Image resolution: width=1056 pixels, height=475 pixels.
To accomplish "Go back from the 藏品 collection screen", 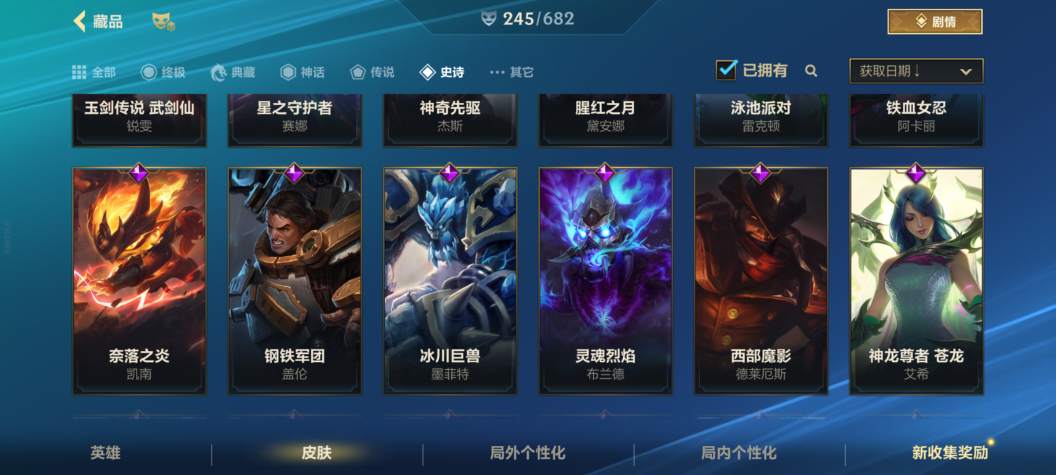I will click(x=81, y=21).
